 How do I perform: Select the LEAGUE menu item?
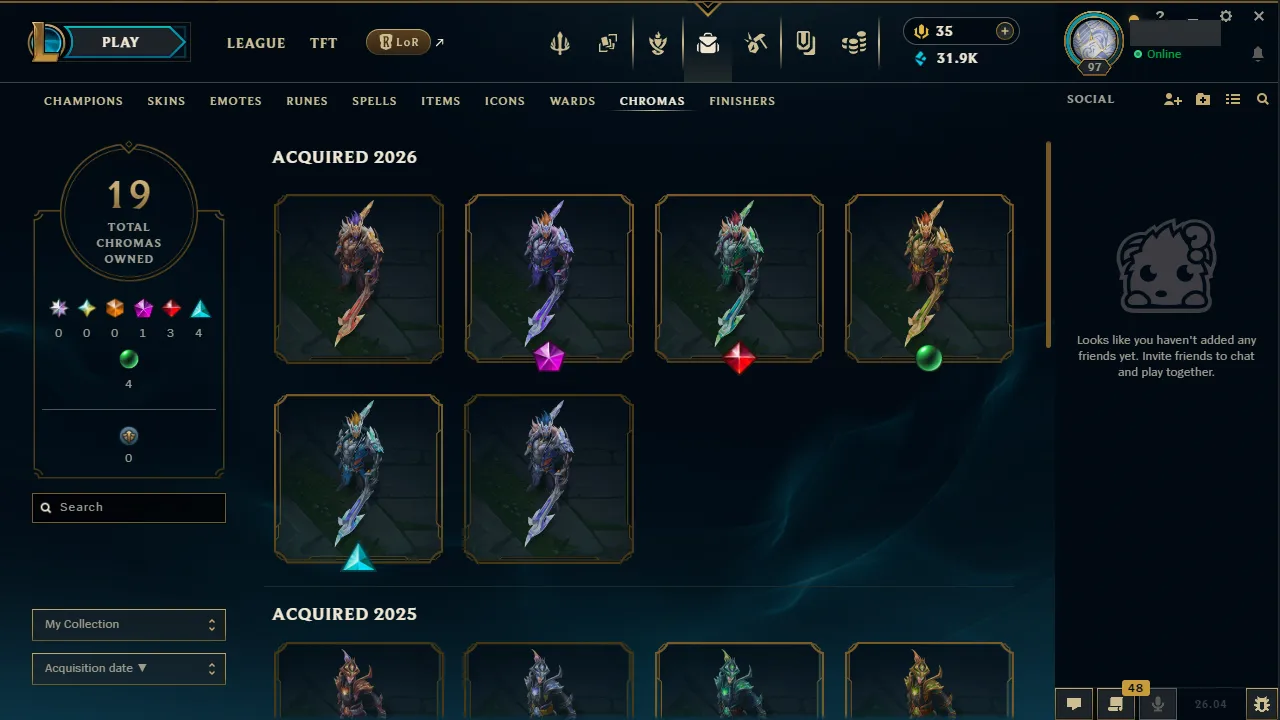(x=256, y=43)
